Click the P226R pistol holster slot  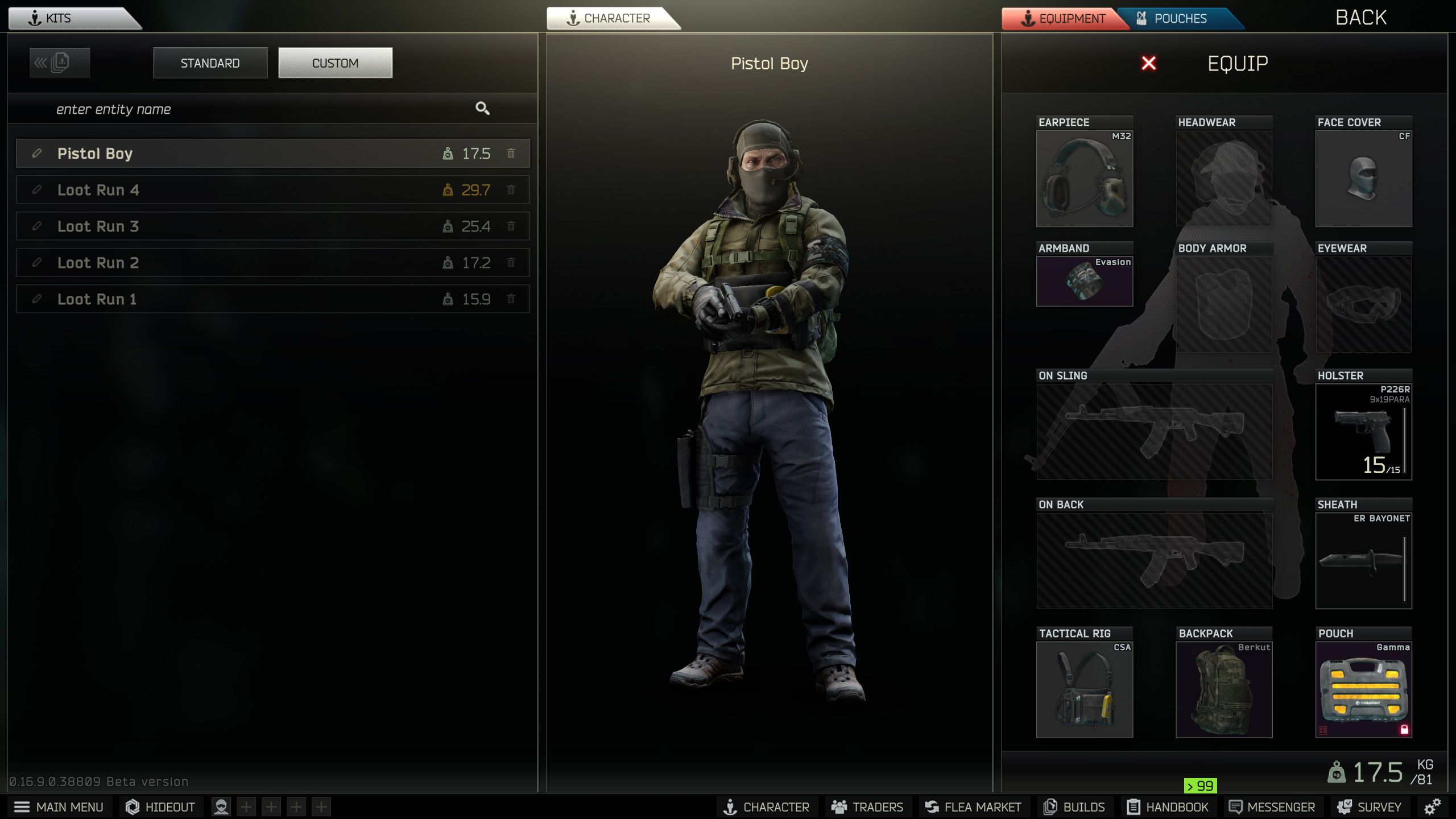[1363, 432]
